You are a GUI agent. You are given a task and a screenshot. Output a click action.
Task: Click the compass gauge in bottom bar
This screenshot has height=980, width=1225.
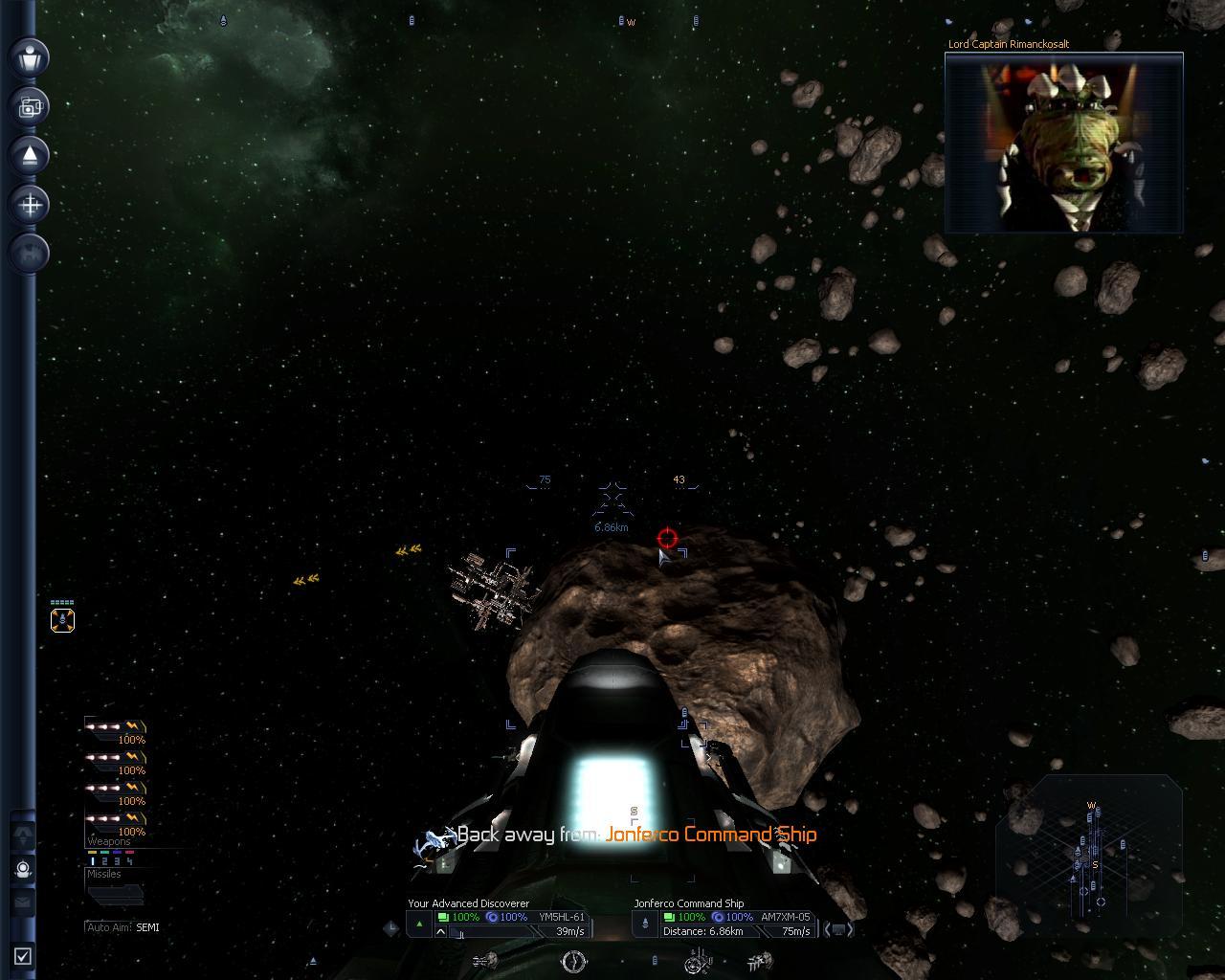click(x=573, y=961)
